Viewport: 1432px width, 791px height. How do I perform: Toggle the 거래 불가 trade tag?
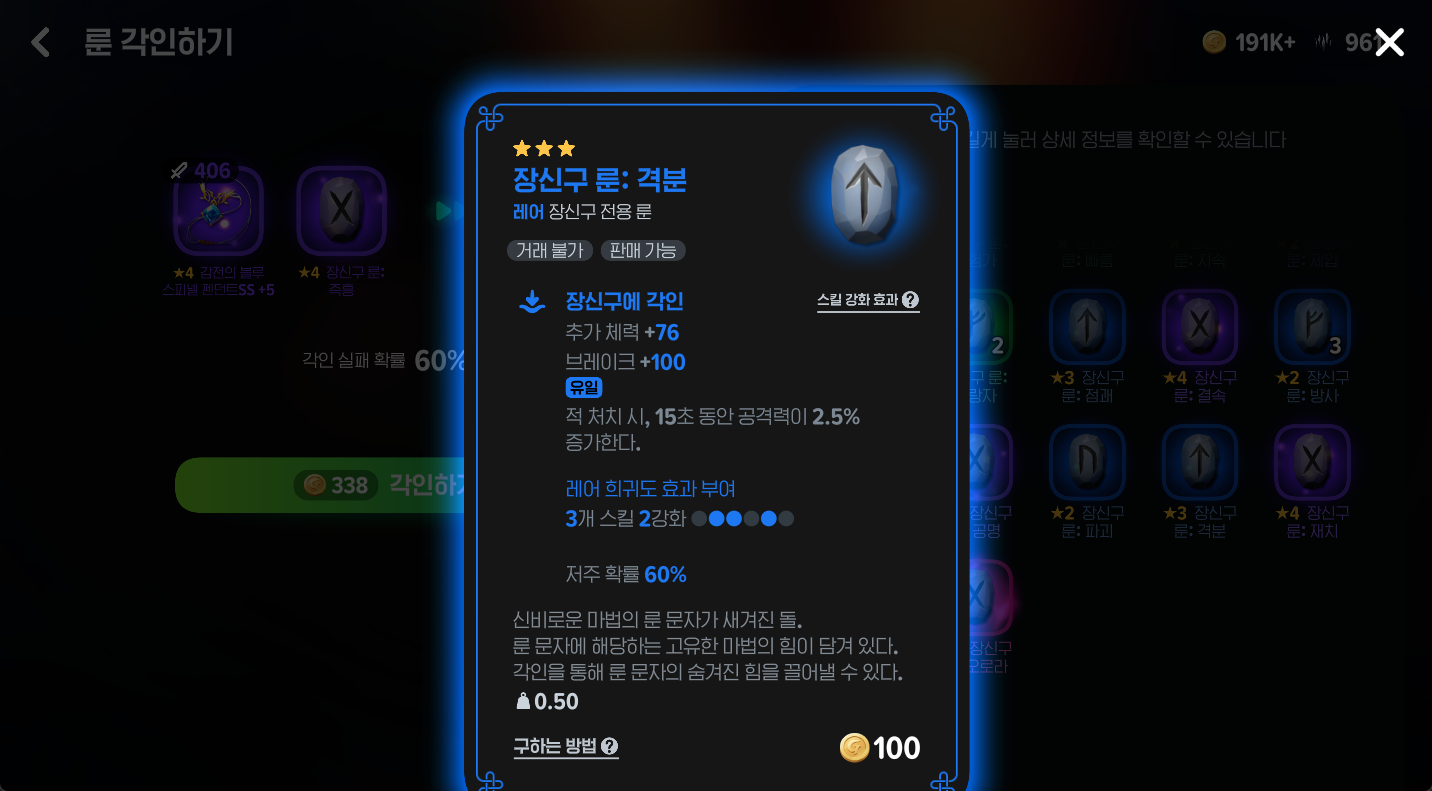click(x=549, y=251)
